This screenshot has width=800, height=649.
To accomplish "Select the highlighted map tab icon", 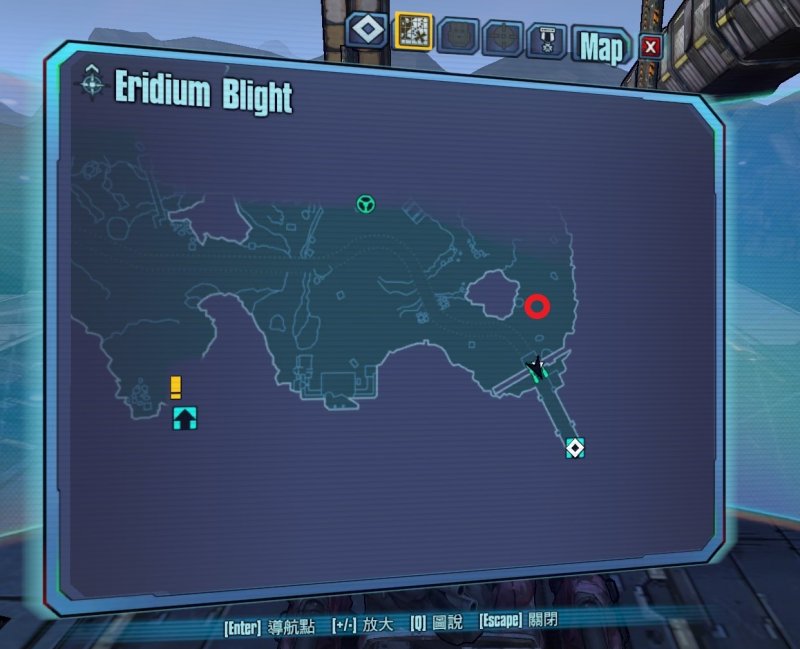I will pyautogui.click(x=413, y=32).
